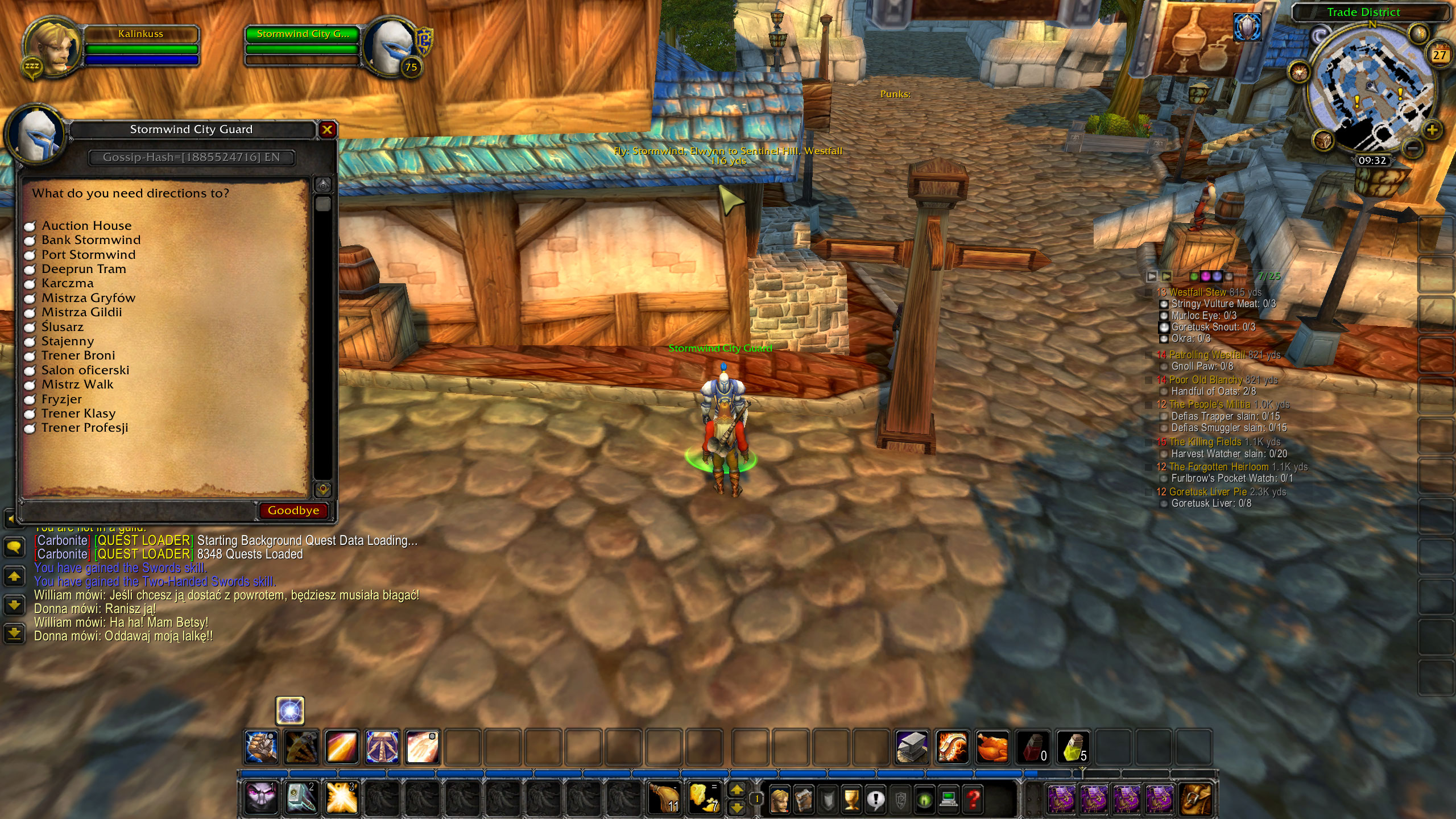Select the Deeprun Tram gossip option

point(83,268)
